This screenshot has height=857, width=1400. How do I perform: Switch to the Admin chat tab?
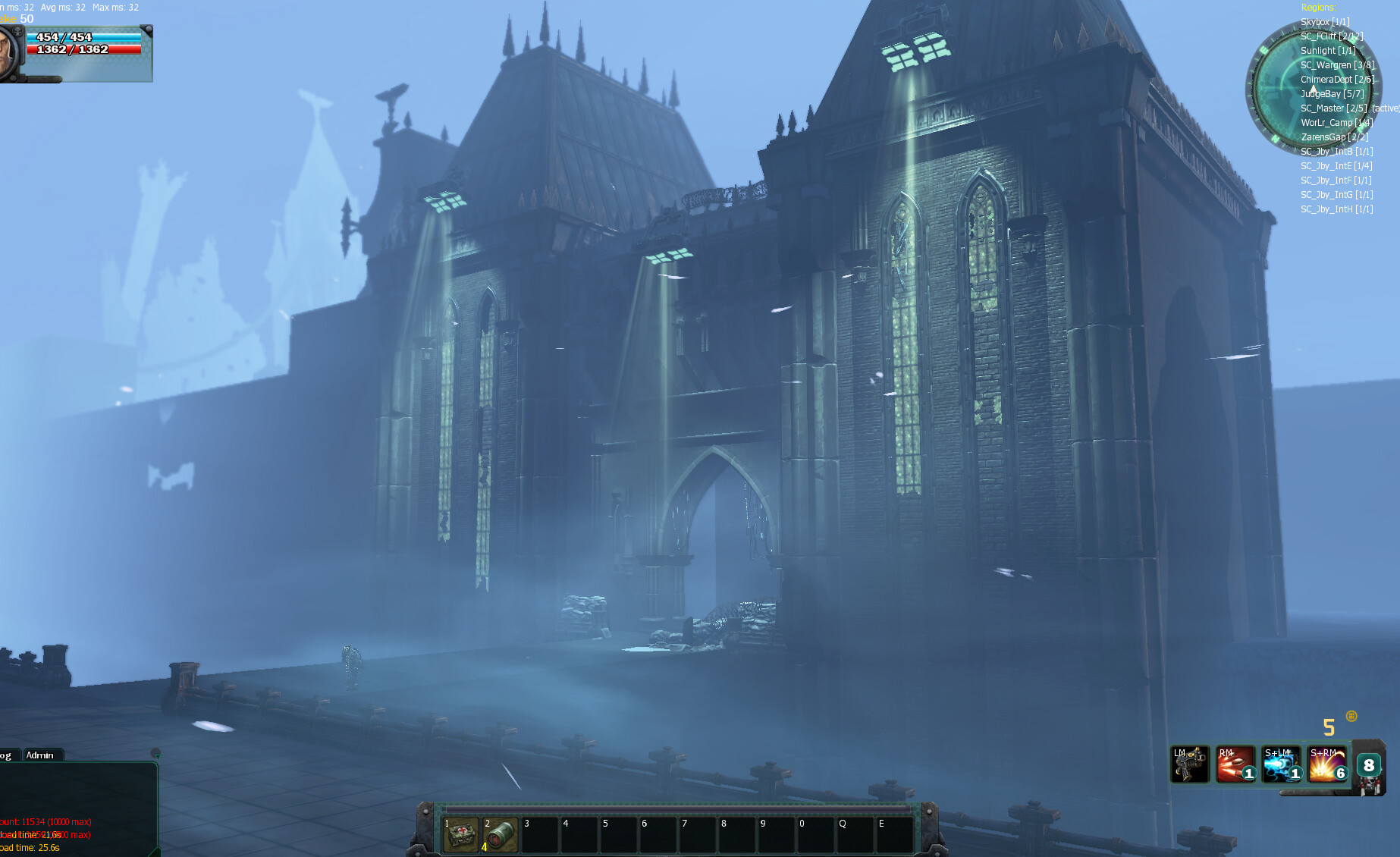[40, 755]
